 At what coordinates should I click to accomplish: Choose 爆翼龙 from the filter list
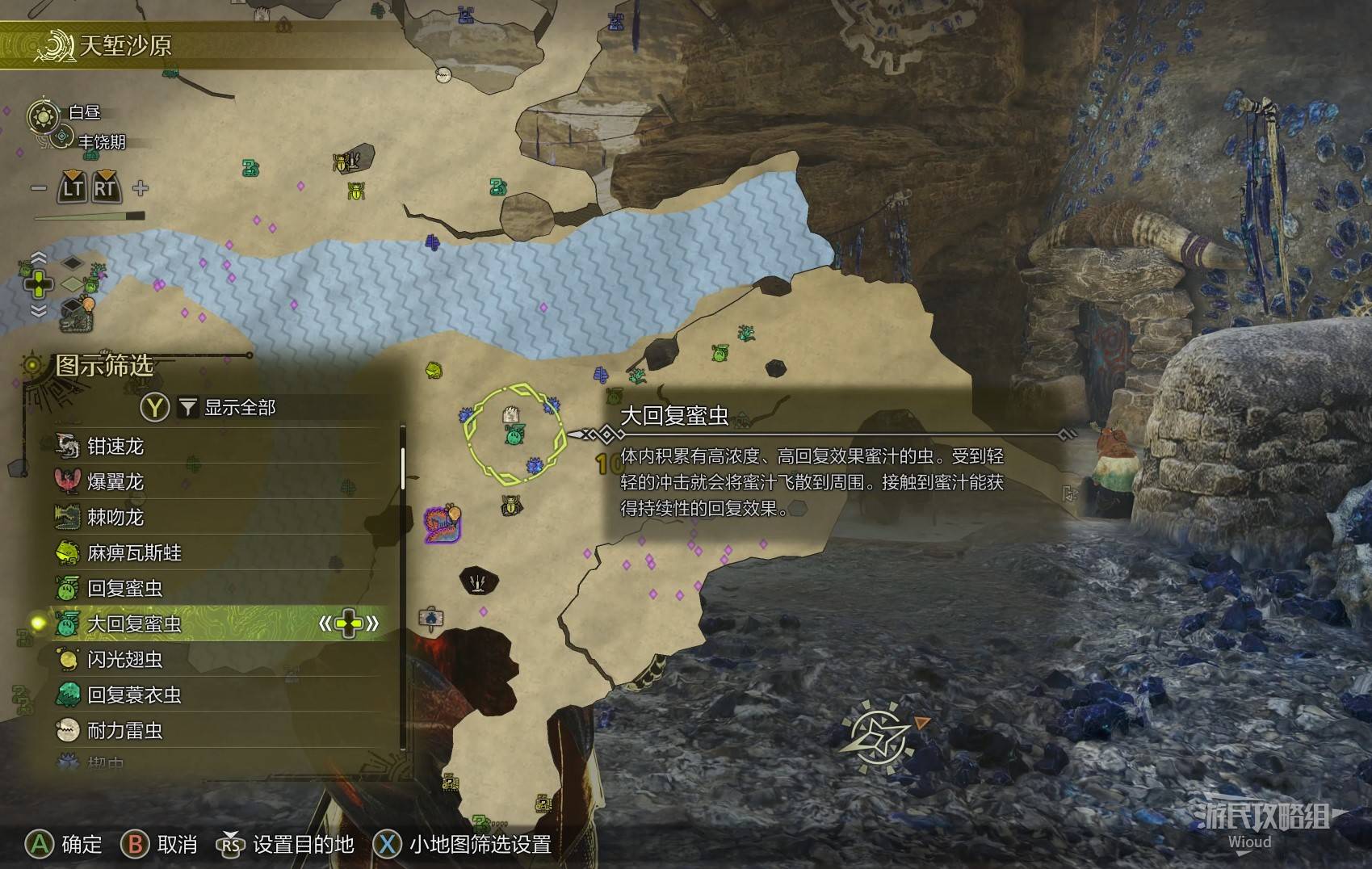115,481
